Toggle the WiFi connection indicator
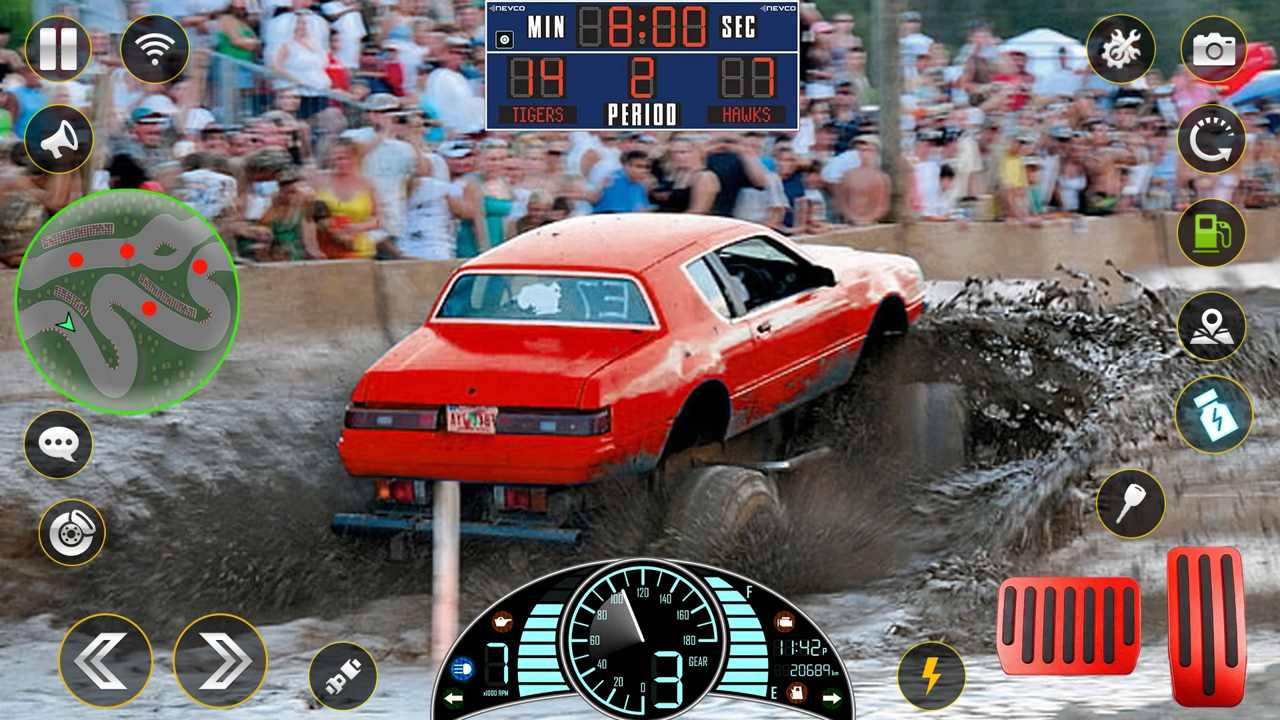Viewport: 1280px width, 720px height. pos(154,49)
